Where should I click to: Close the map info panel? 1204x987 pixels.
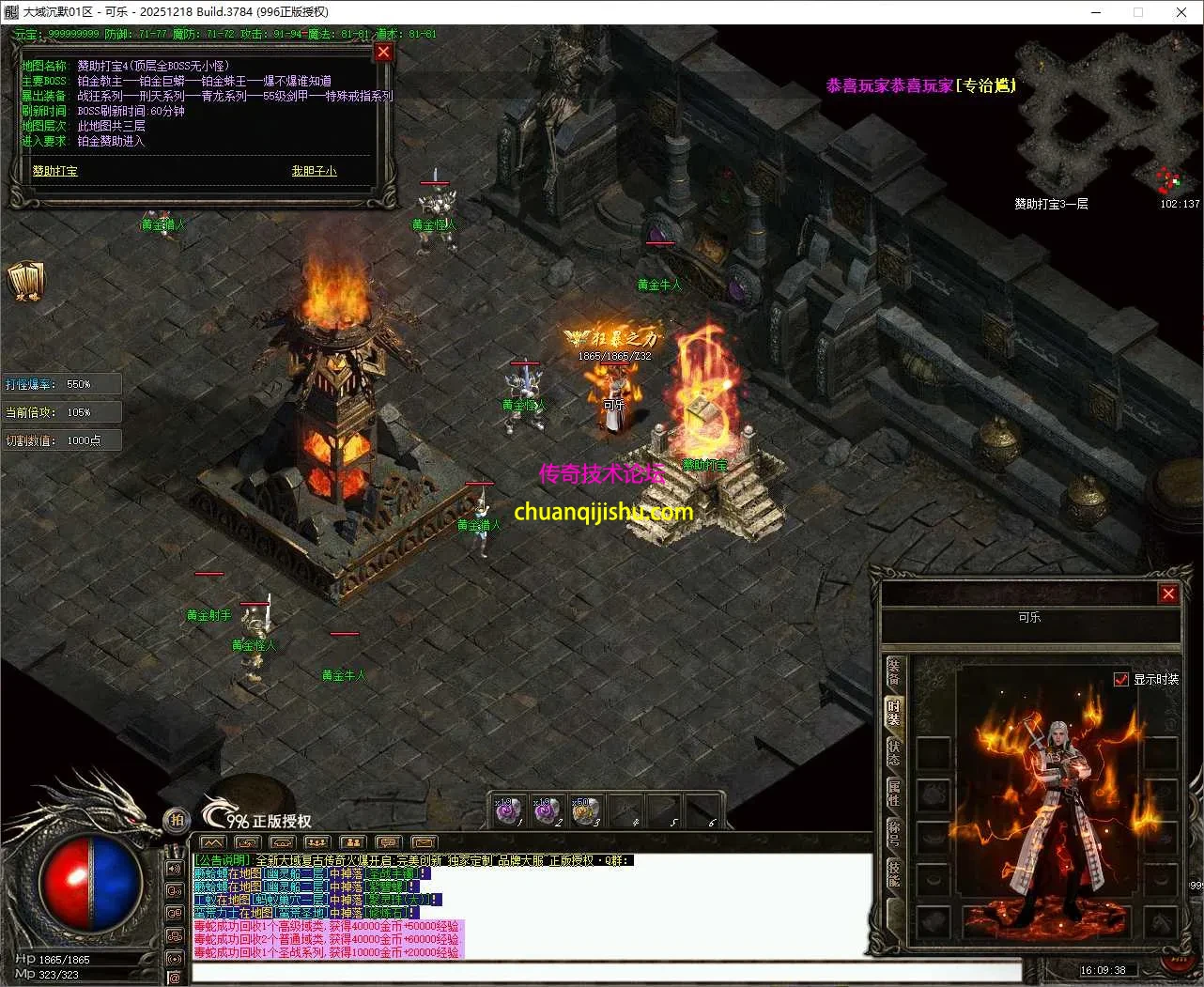pos(383,53)
